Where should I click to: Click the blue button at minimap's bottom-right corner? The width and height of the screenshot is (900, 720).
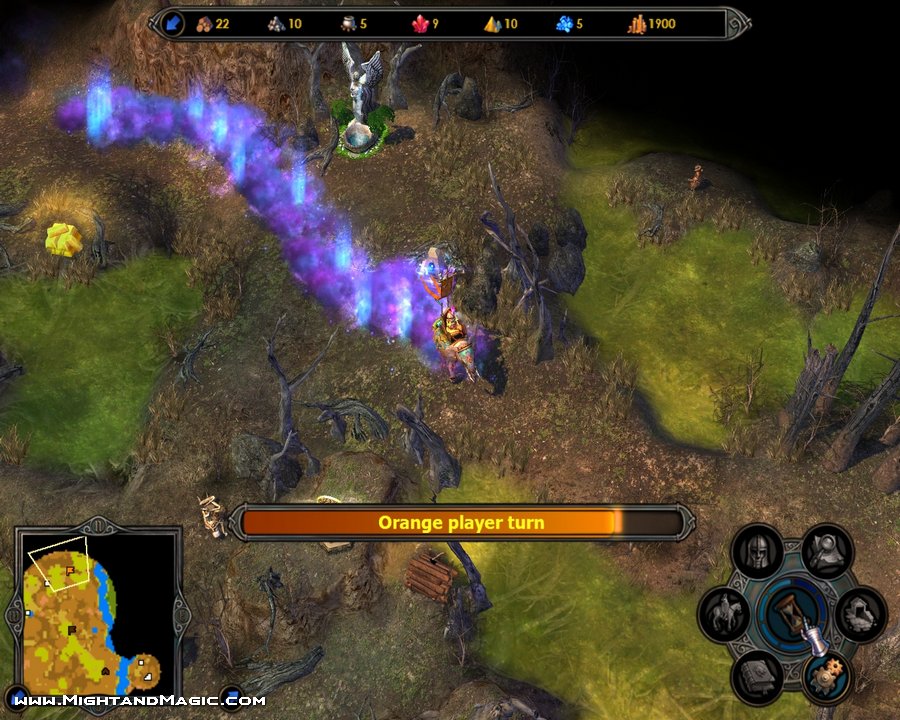pyautogui.click(x=232, y=696)
